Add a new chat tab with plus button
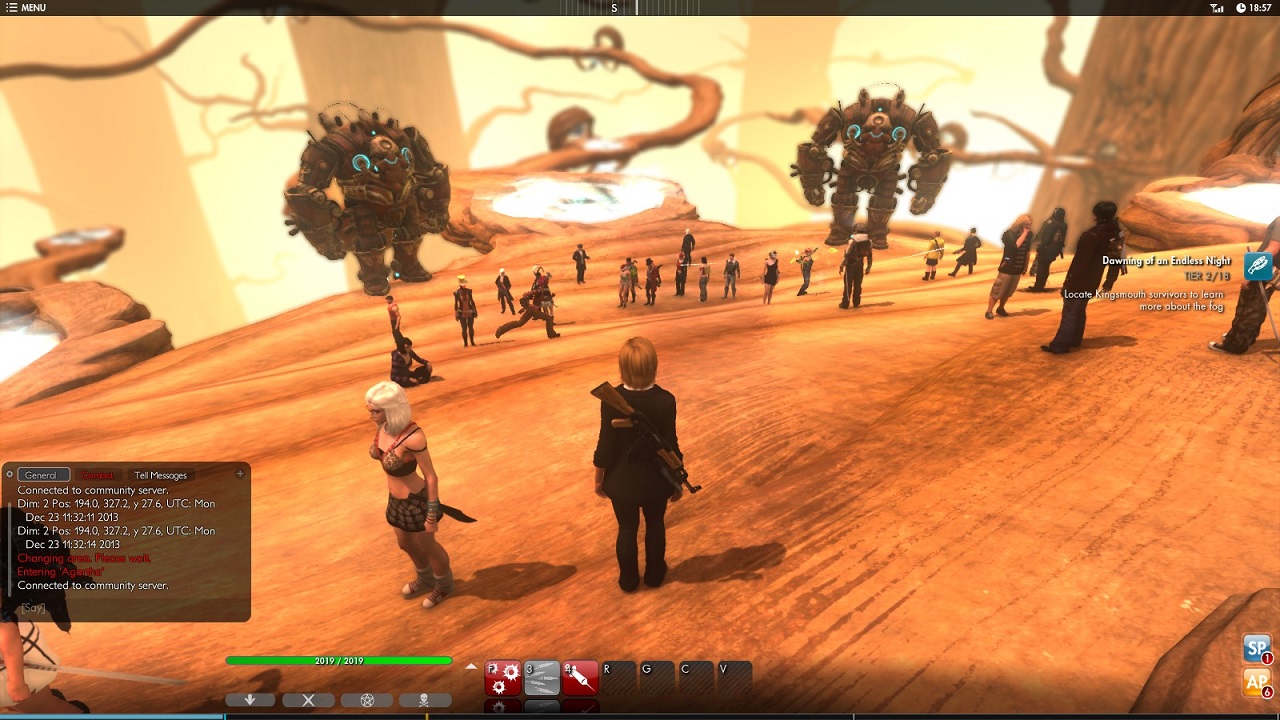This screenshot has height=720, width=1280. click(240, 474)
